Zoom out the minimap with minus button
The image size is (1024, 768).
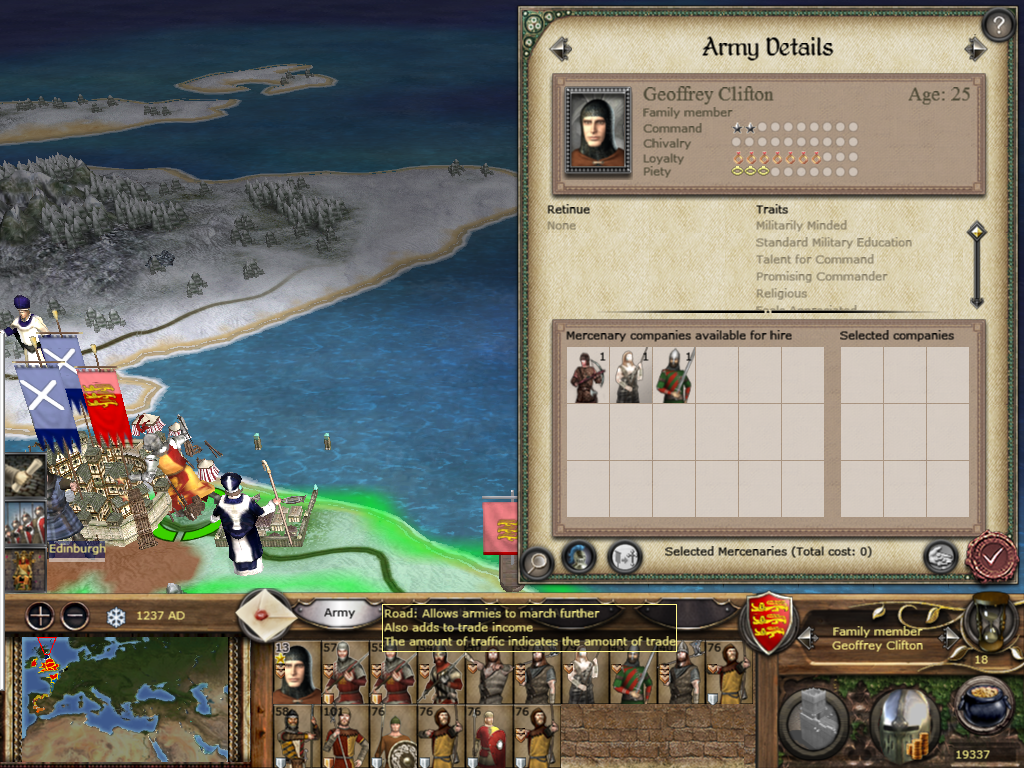click(75, 616)
